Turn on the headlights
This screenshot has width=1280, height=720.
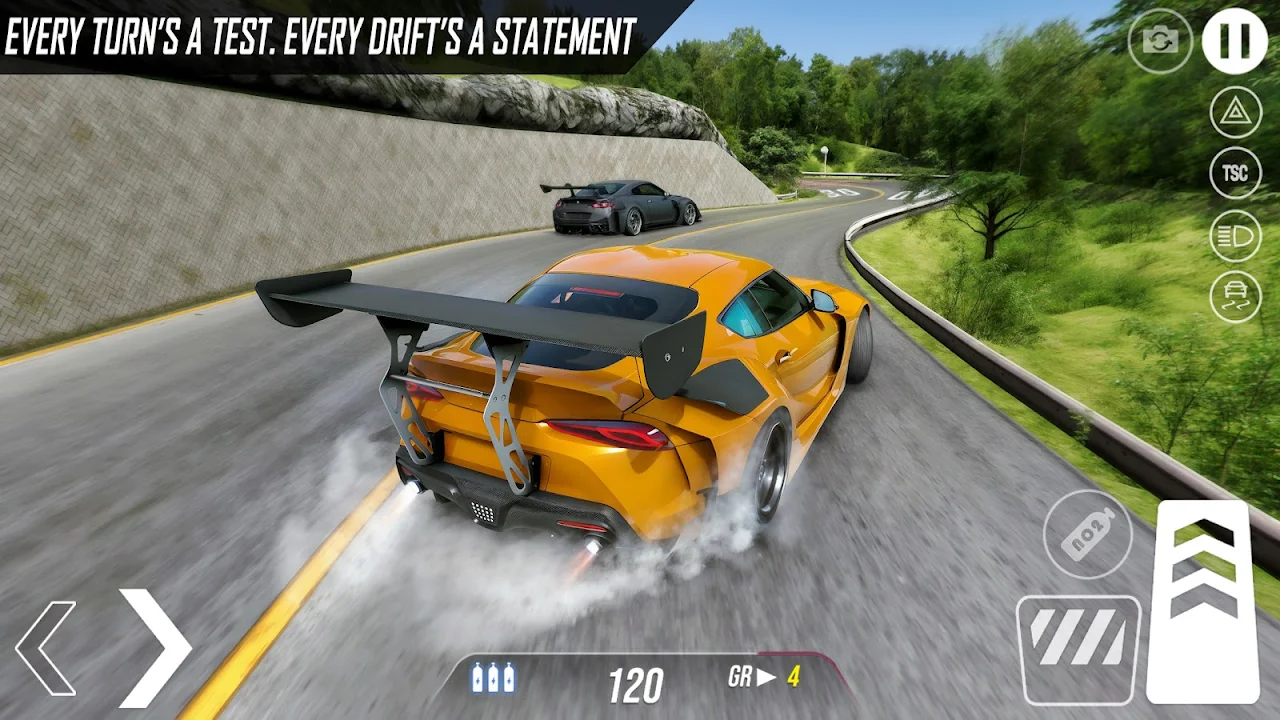click(x=1236, y=235)
